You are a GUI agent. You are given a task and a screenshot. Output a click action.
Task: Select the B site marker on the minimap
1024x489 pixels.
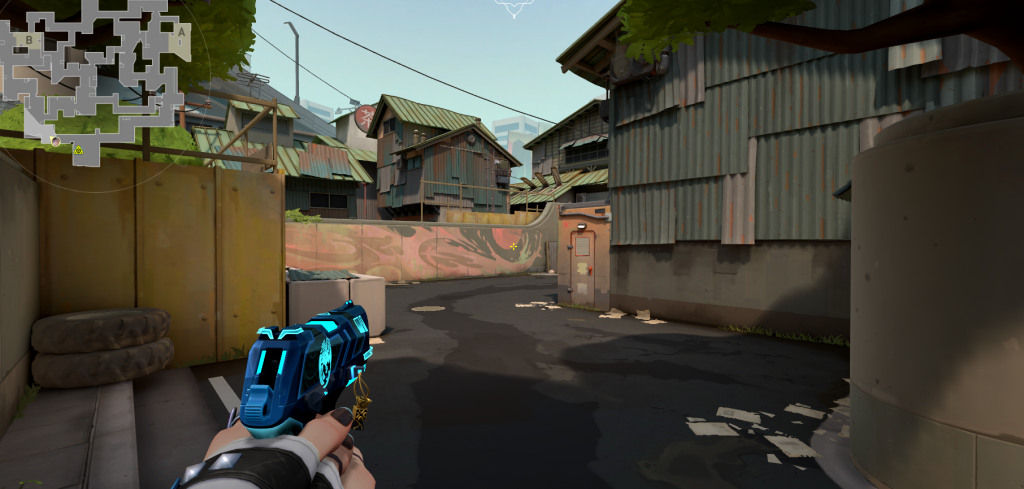pyautogui.click(x=30, y=40)
